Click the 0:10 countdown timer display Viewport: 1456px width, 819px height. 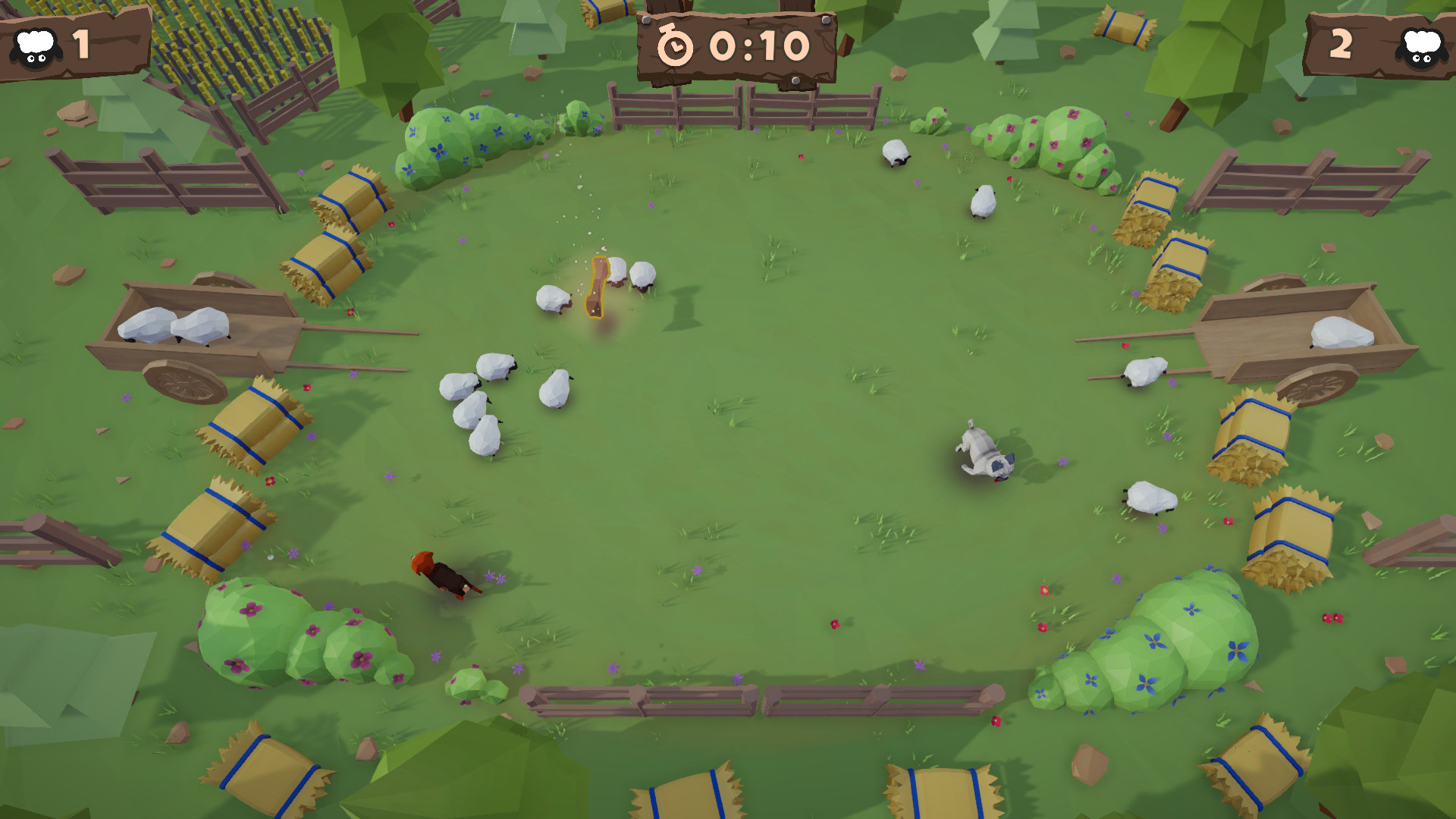coord(755,47)
